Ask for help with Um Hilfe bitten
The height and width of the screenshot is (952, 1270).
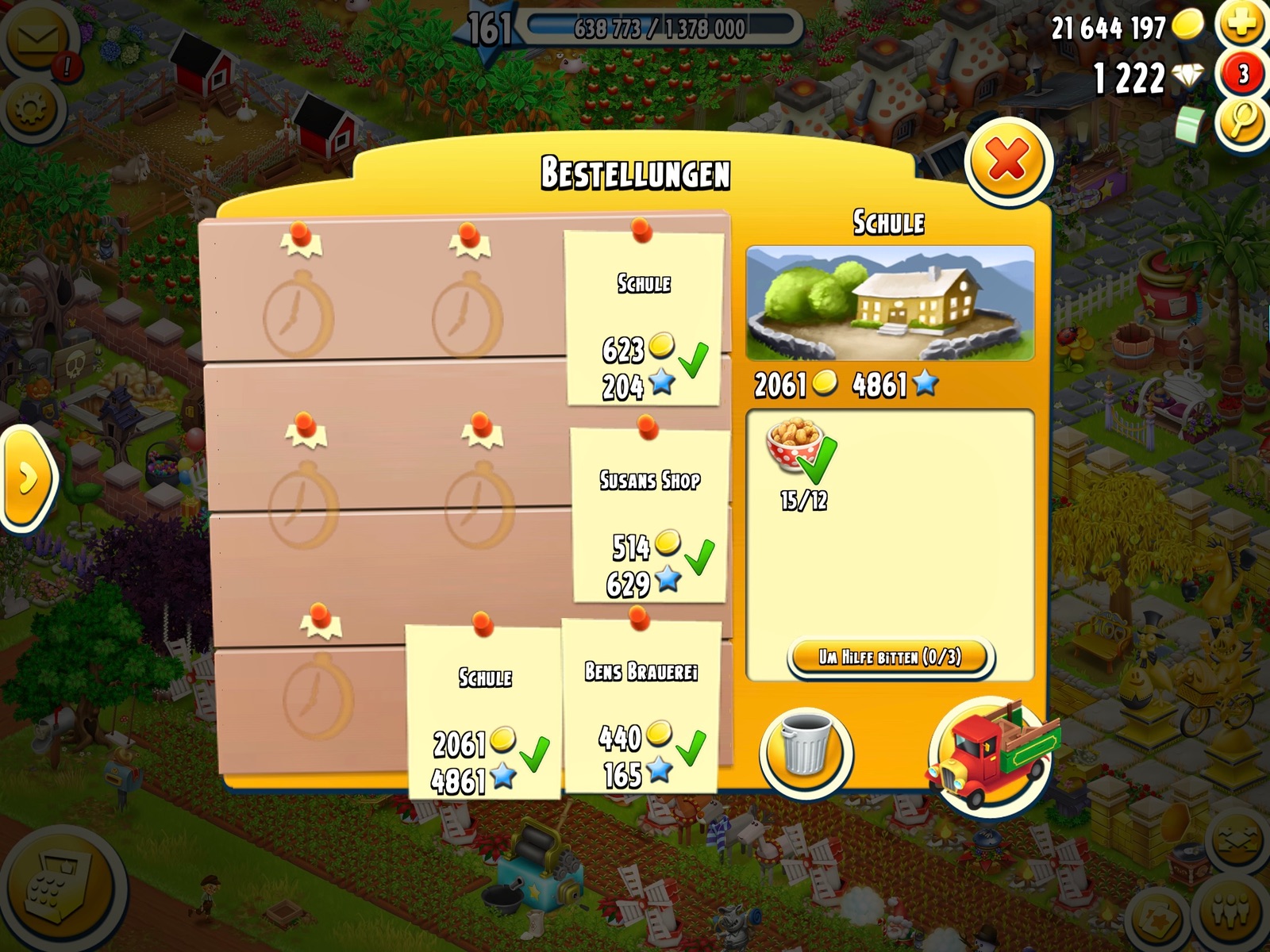point(890,657)
